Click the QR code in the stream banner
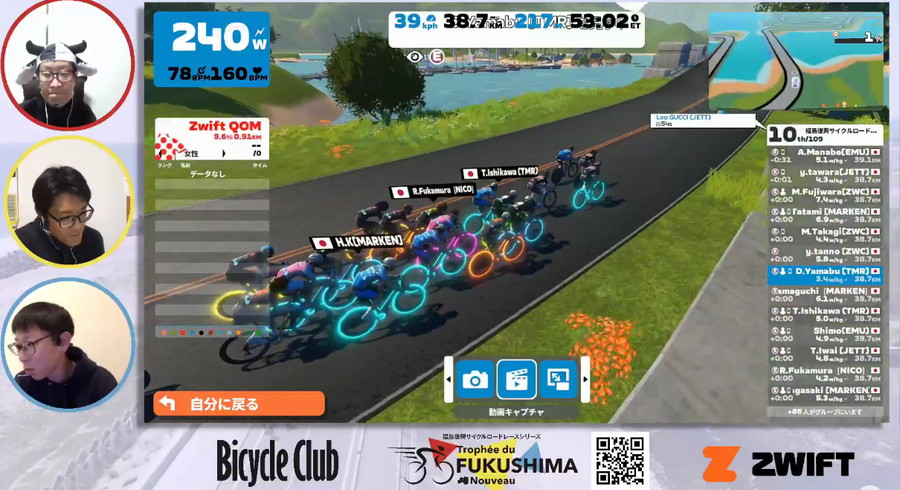Viewport: 900px width, 490px height. point(620,460)
